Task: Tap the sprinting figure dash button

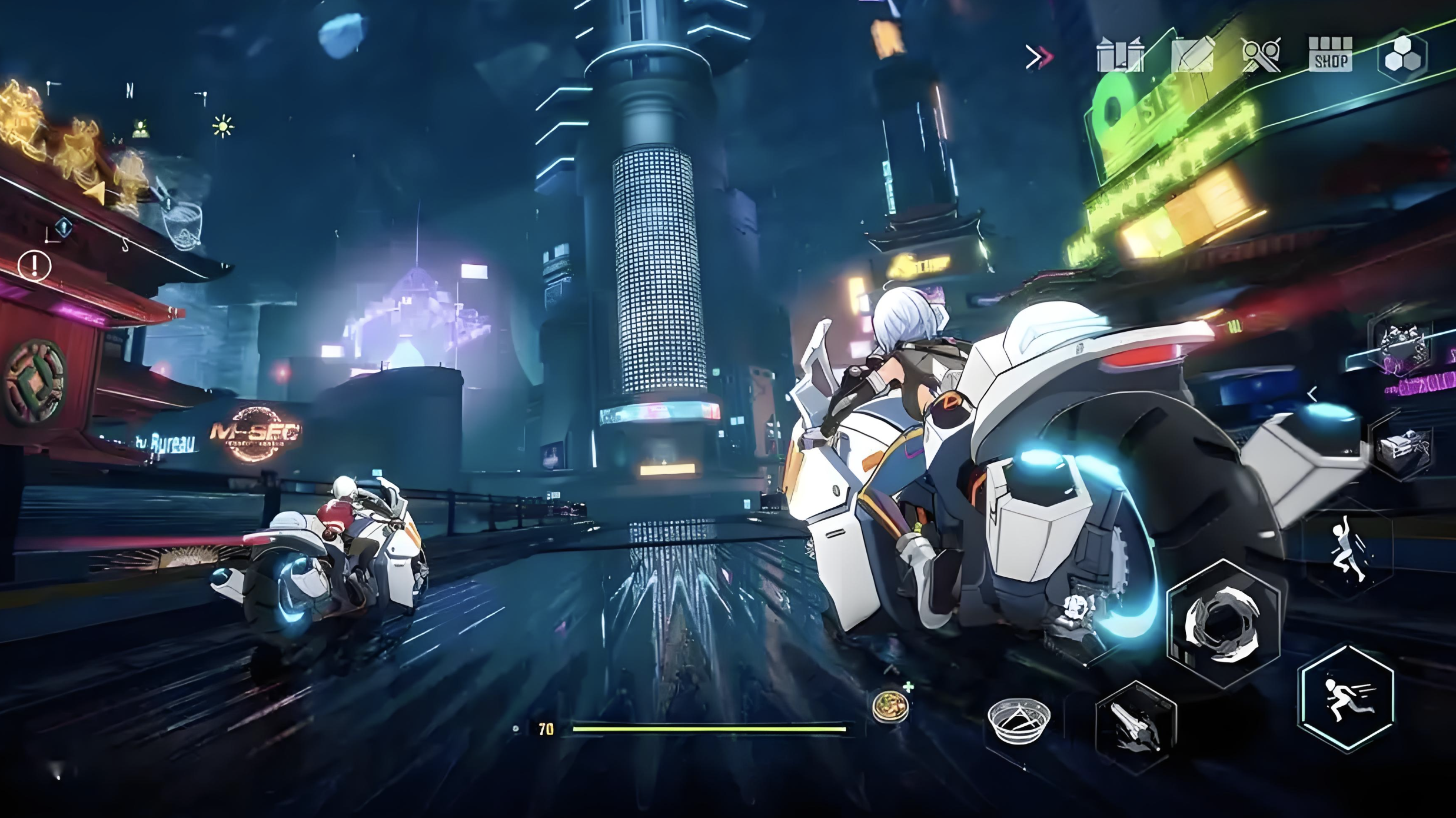Action: 1347,699
